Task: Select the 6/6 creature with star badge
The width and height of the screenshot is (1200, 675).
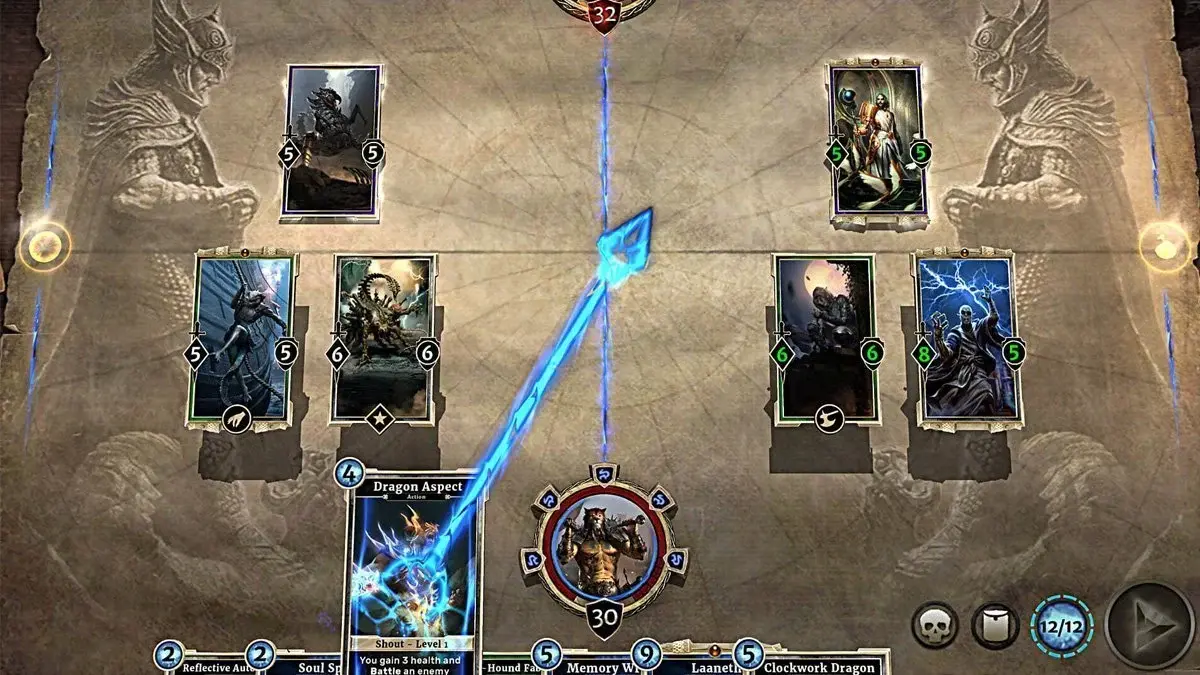Action: click(x=383, y=337)
